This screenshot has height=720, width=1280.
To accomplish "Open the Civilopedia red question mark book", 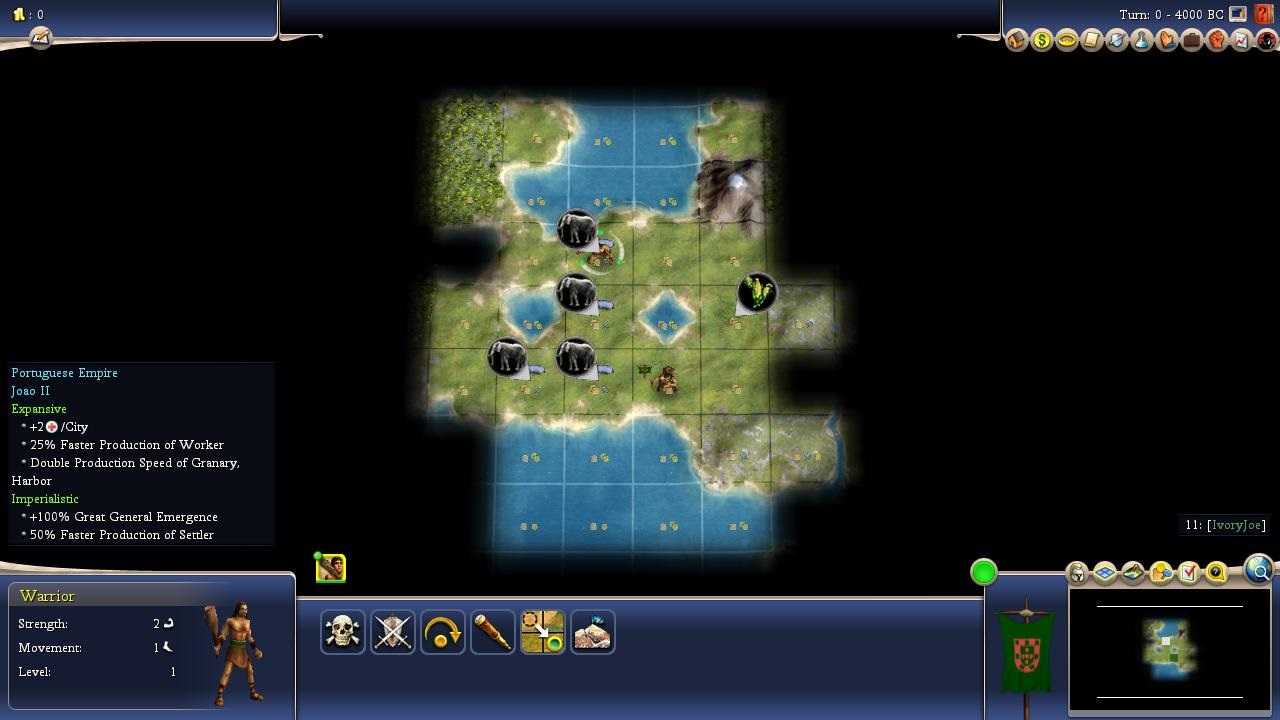I will point(1264,14).
